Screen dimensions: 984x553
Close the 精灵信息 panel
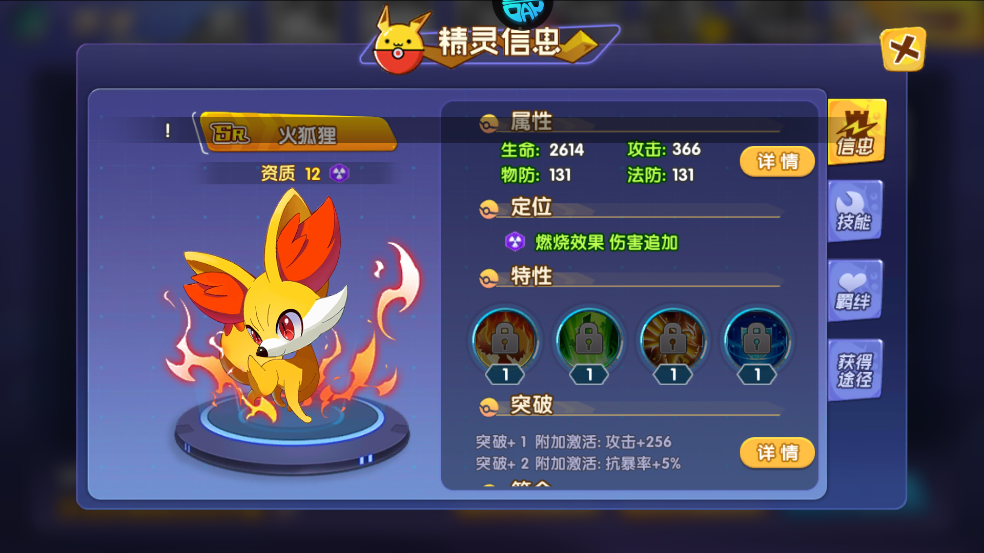[x=902, y=49]
